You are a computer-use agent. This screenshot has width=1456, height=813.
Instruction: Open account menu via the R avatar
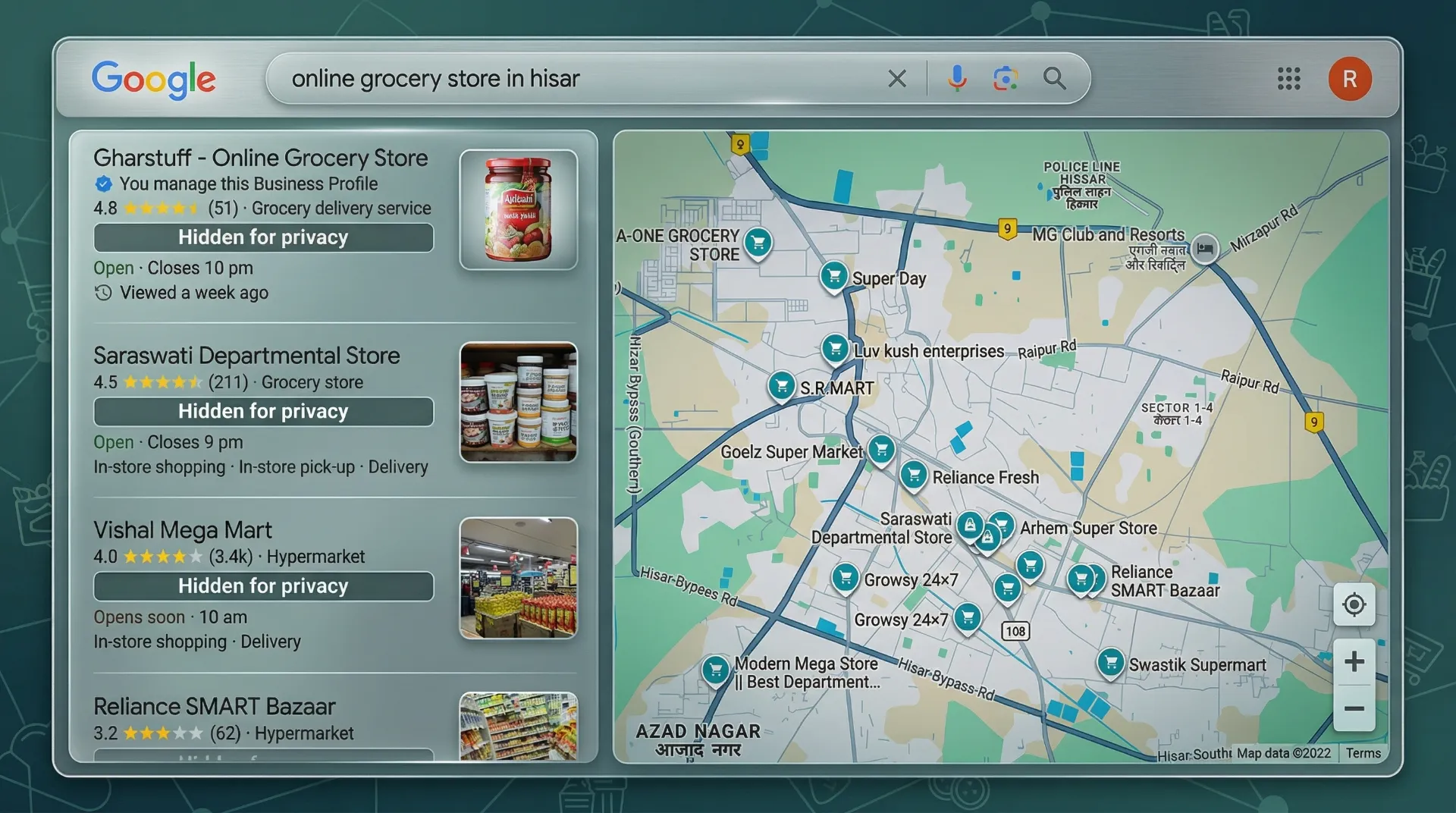(1350, 78)
